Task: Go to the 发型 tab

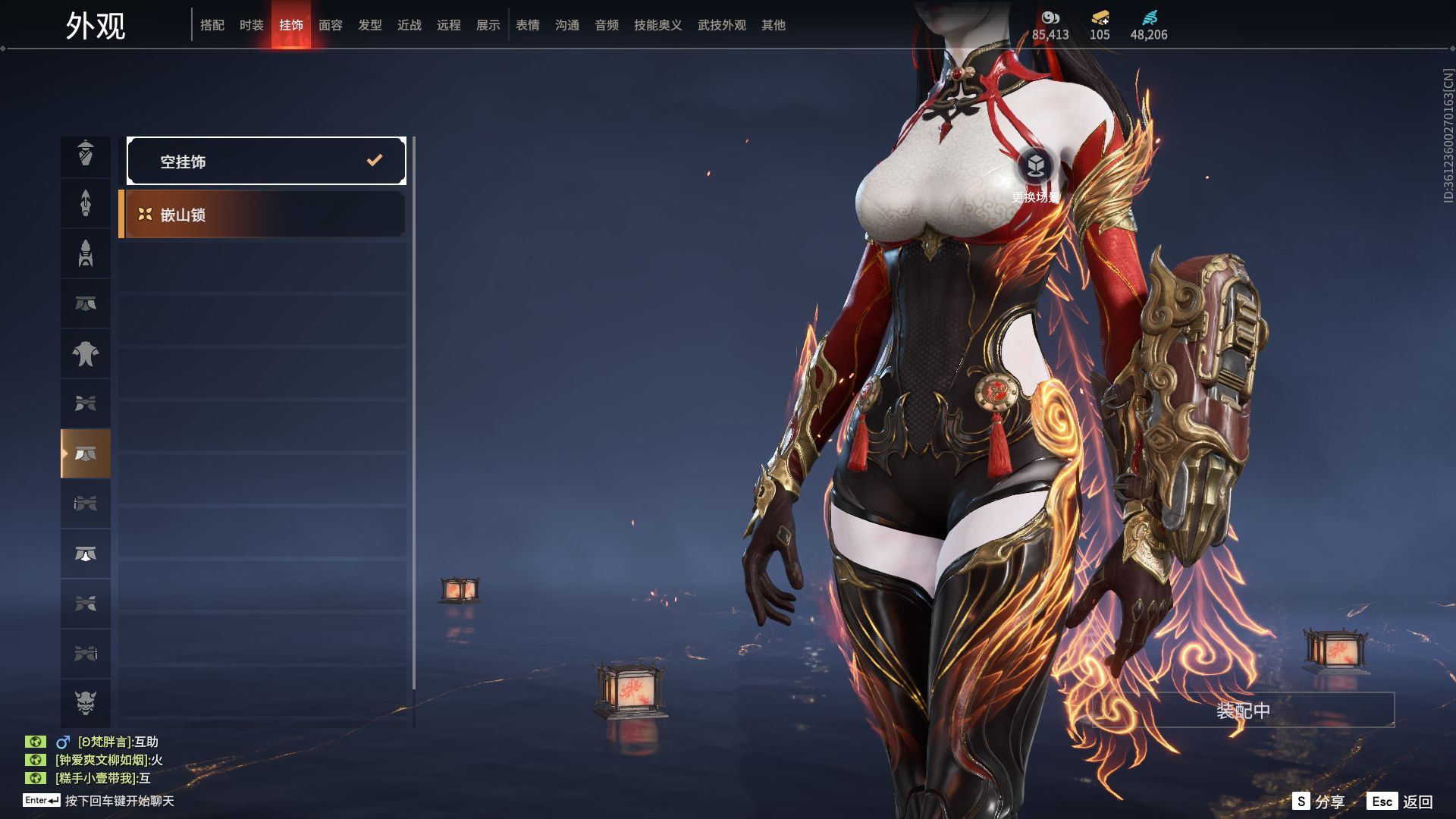Action: 370,25
